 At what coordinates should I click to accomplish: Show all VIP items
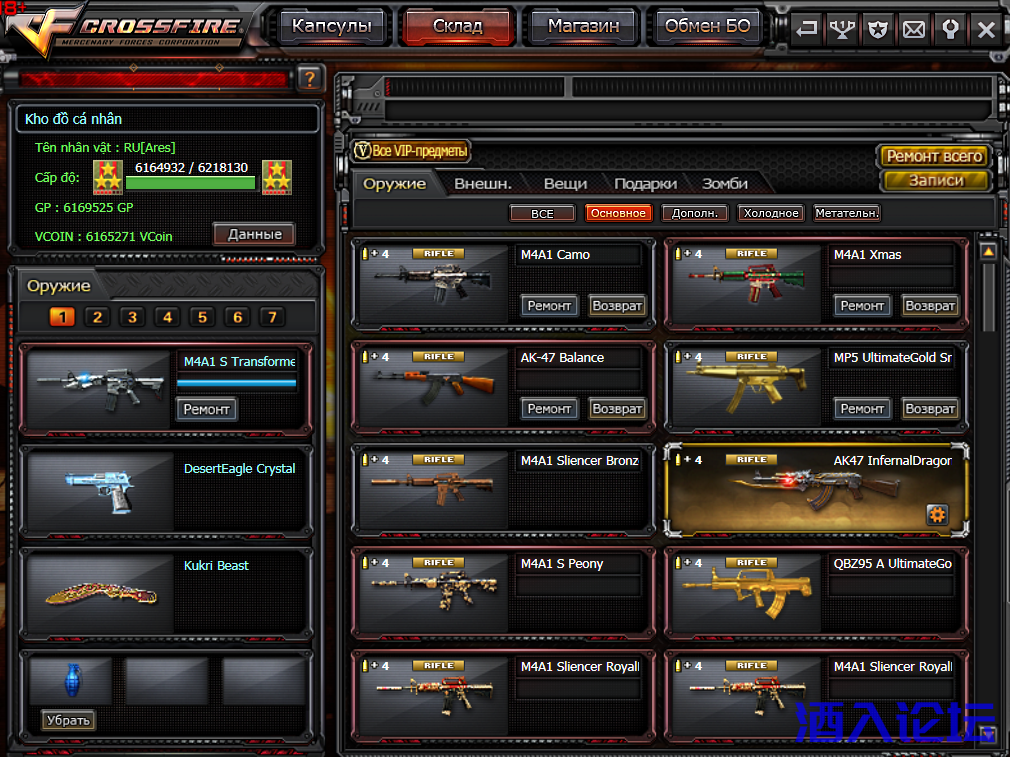(x=411, y=152)
